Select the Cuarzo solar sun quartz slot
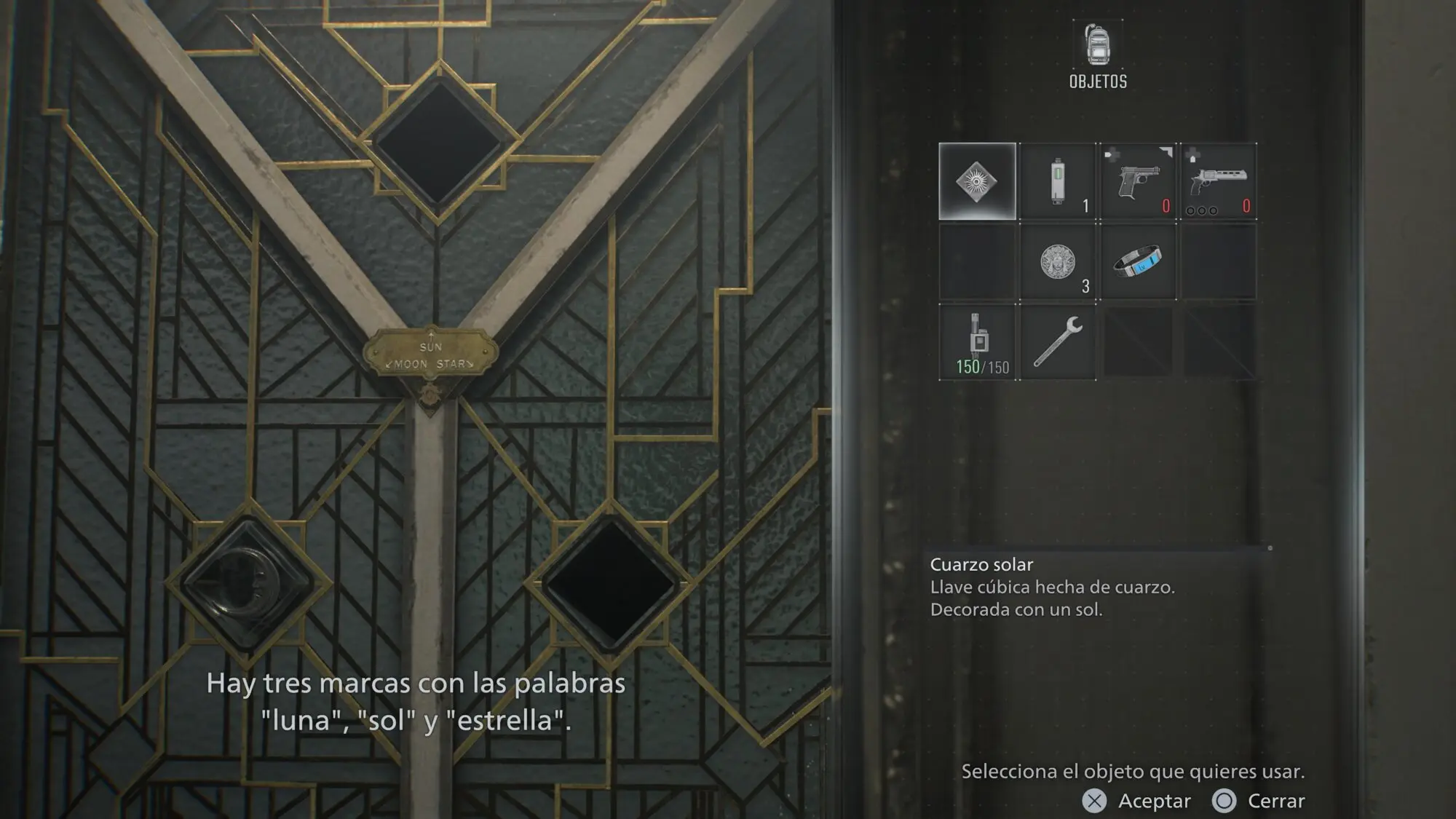Image resolution: width=1456 pixels, height=819 pixels. point(977,181)
